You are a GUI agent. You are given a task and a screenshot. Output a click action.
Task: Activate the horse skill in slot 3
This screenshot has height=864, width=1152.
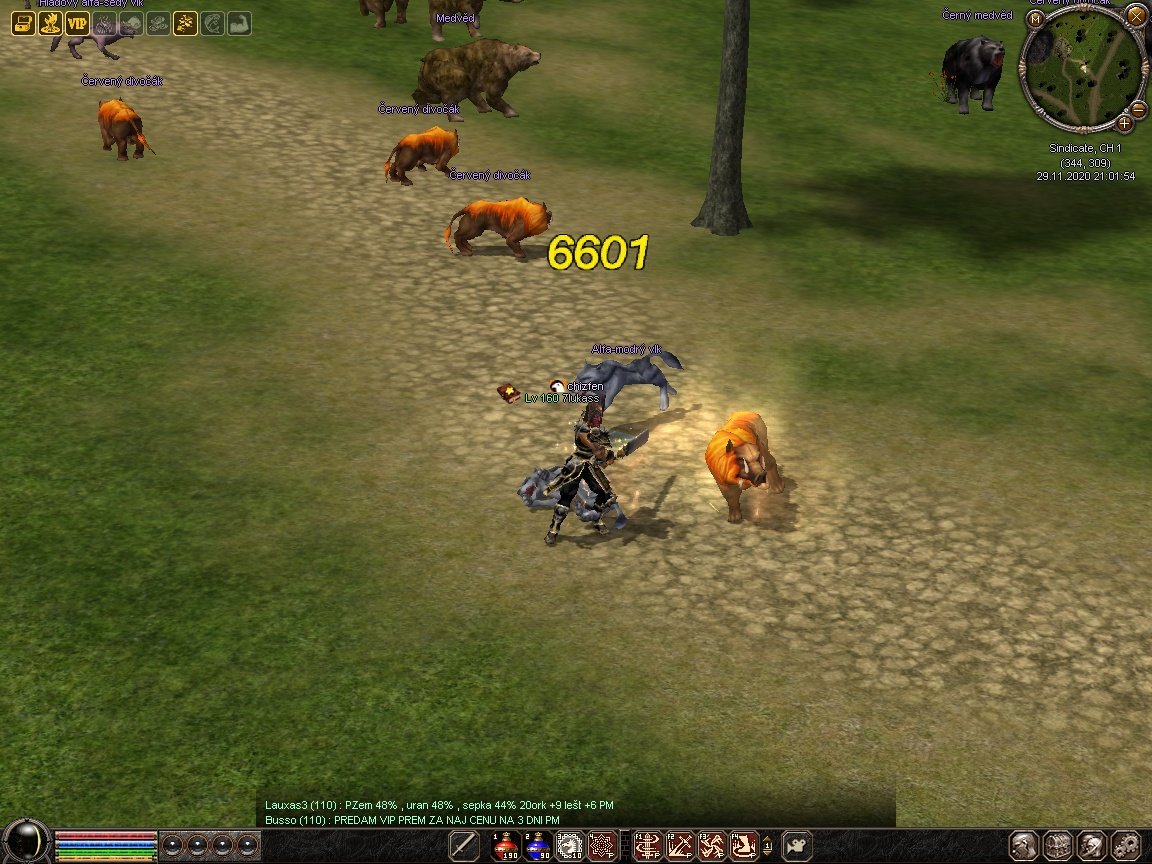(570, 846)
